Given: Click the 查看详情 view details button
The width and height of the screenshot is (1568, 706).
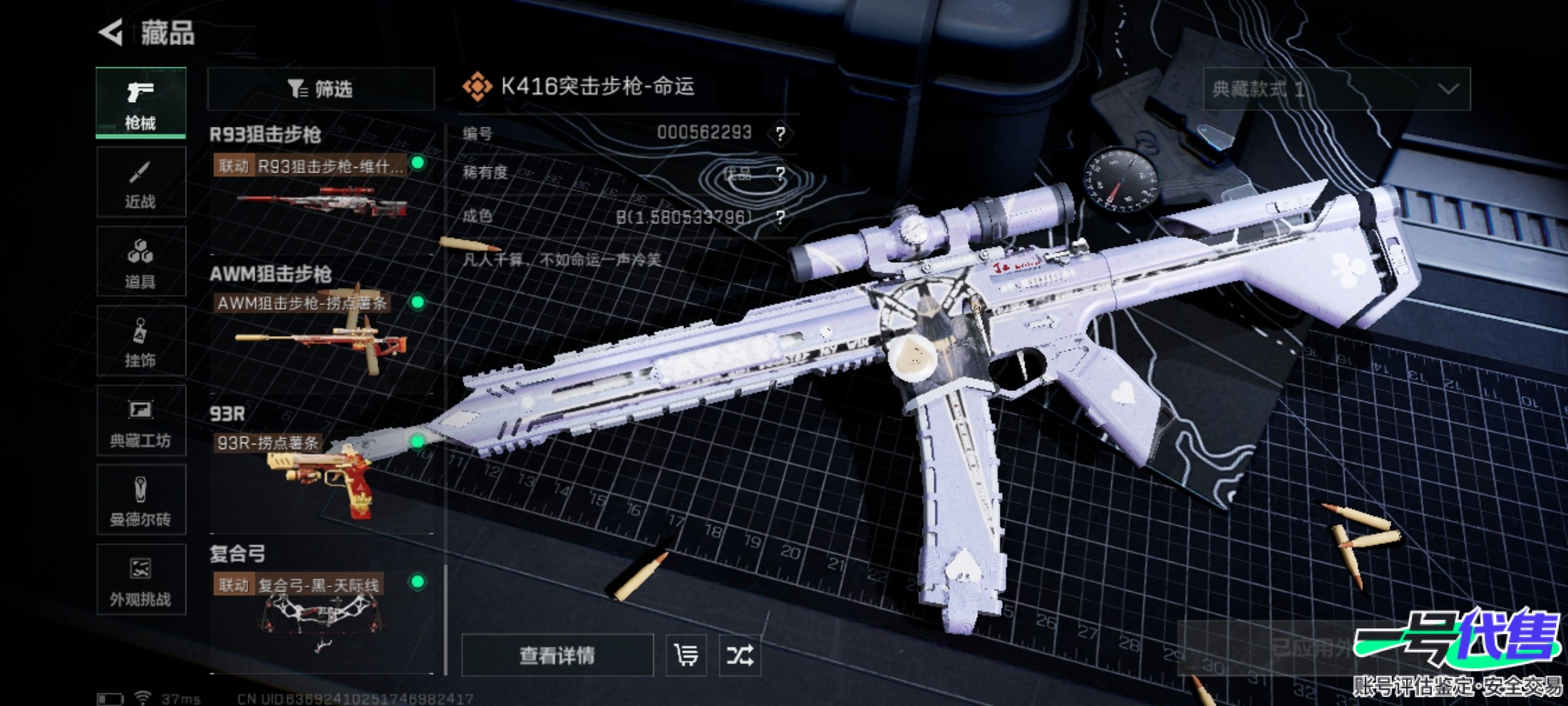Looking at the screenshot, I should [557, 655].
